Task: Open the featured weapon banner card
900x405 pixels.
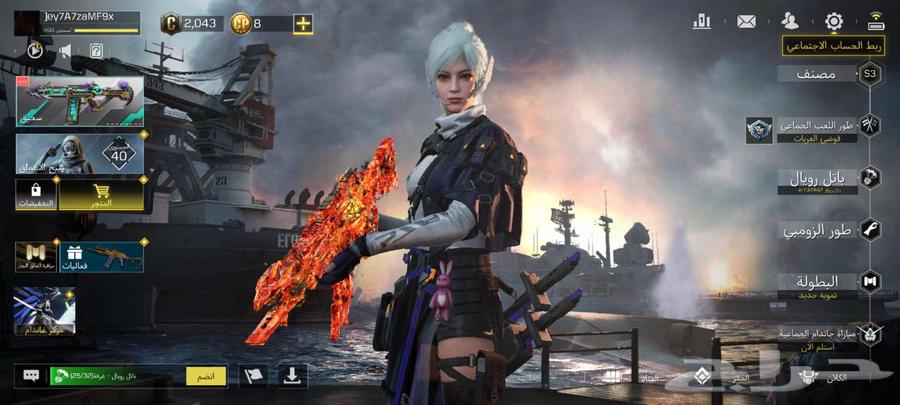Action: [x=80, y=101]
